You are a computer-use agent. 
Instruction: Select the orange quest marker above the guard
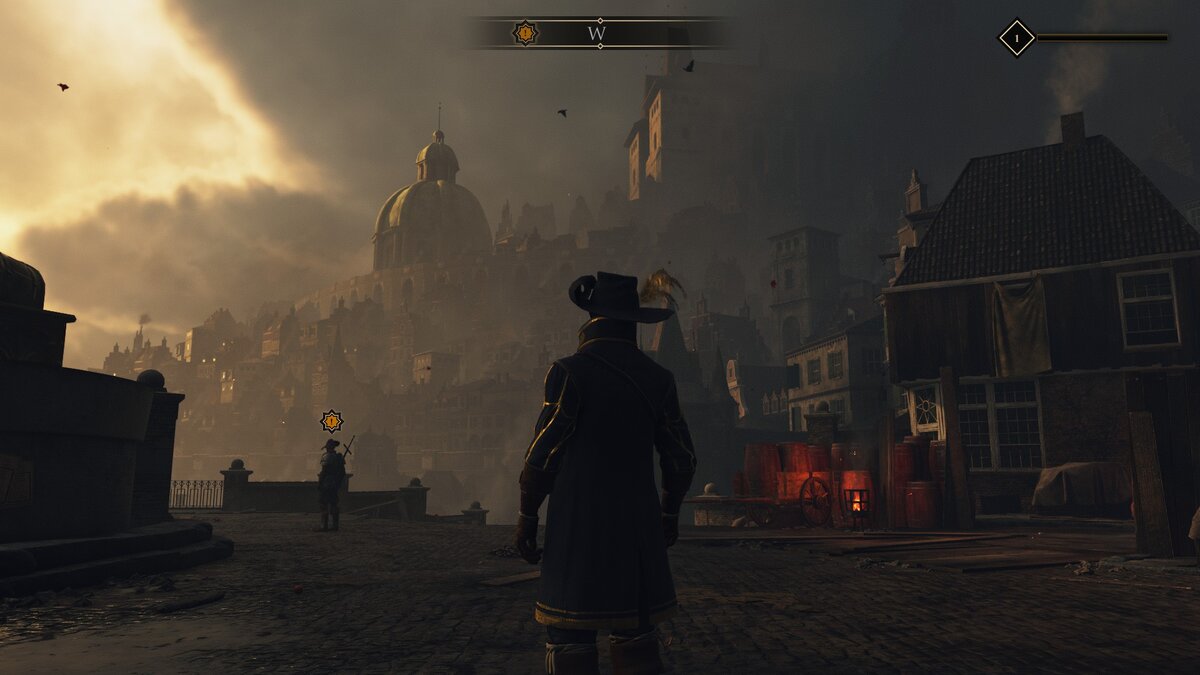click(331, 421)
